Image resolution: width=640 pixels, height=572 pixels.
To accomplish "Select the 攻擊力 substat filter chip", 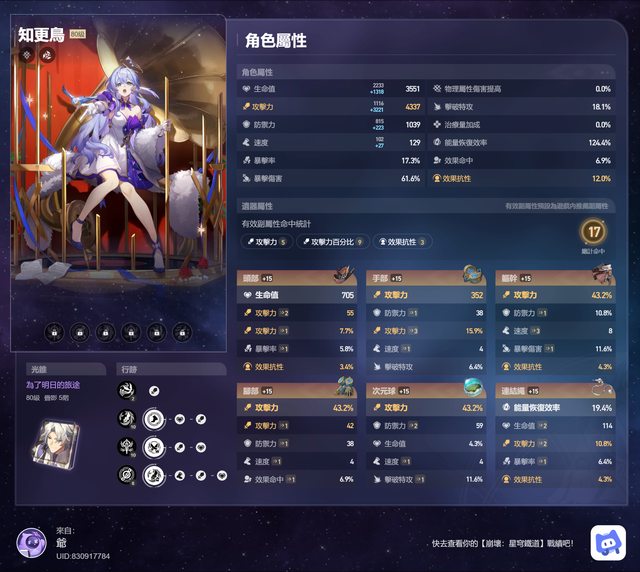I will [267, 241].
